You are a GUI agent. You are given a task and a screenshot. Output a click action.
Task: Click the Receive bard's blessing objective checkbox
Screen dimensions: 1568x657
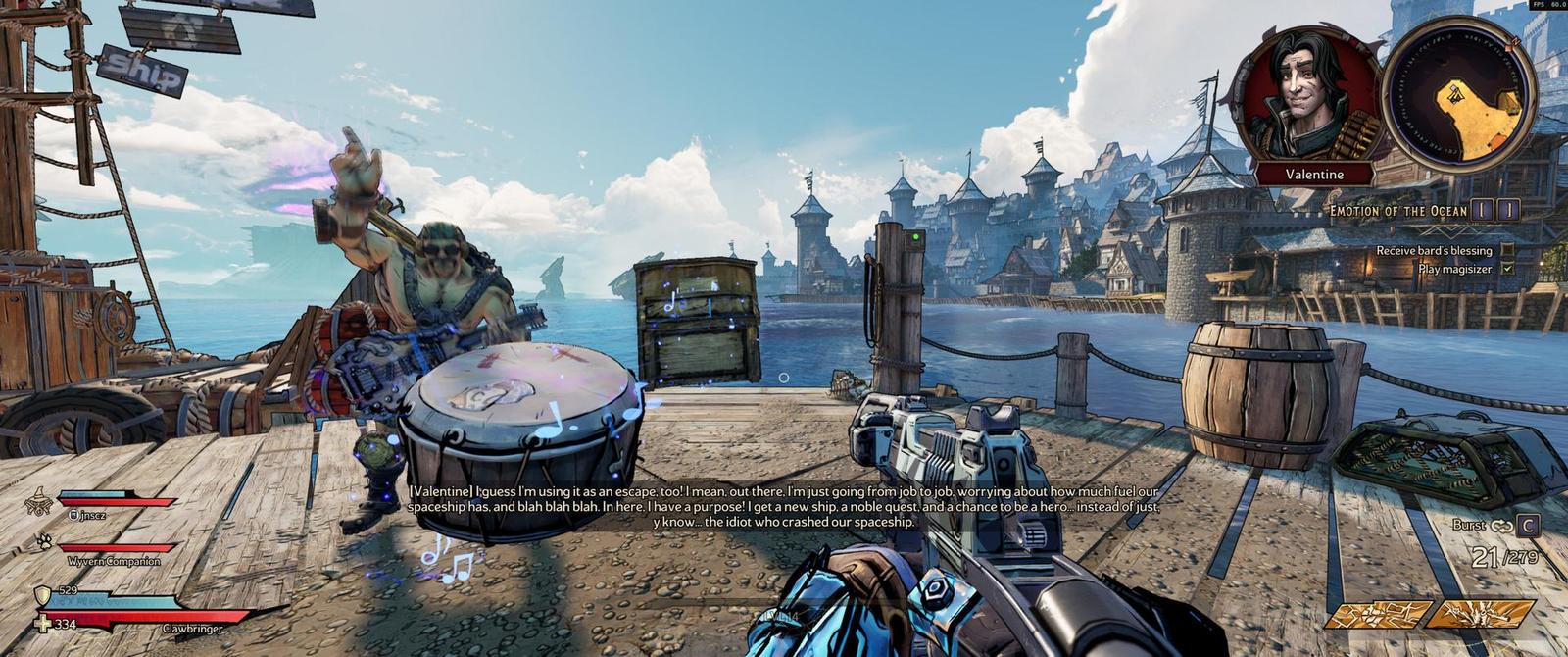click(1507, 250)
